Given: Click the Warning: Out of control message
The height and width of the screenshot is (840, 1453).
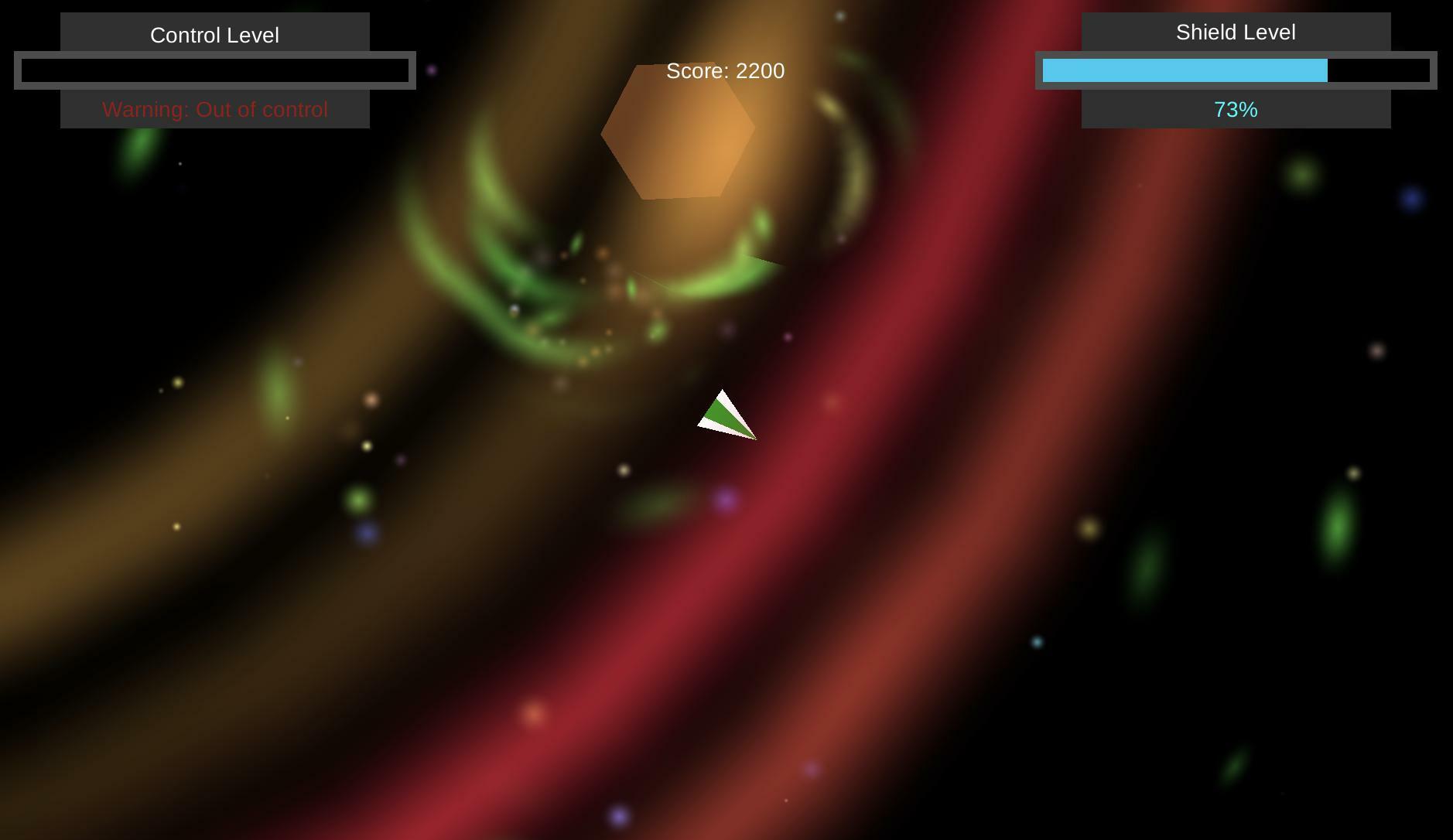Looking at the screenshot, I should [x=215, y=110].
